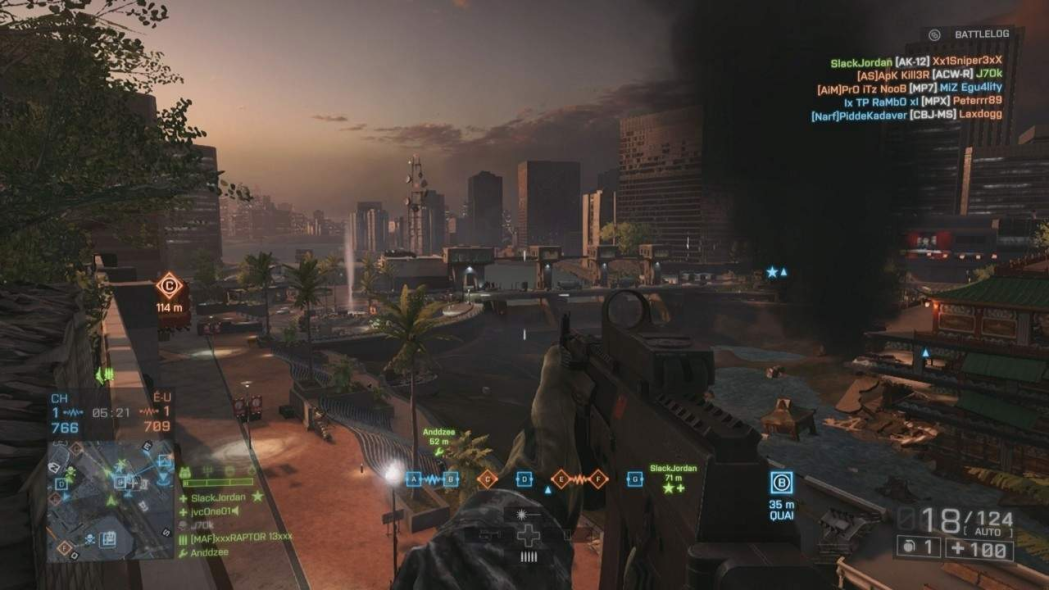Click objective C marker showing 114 m

coord(171,288)
